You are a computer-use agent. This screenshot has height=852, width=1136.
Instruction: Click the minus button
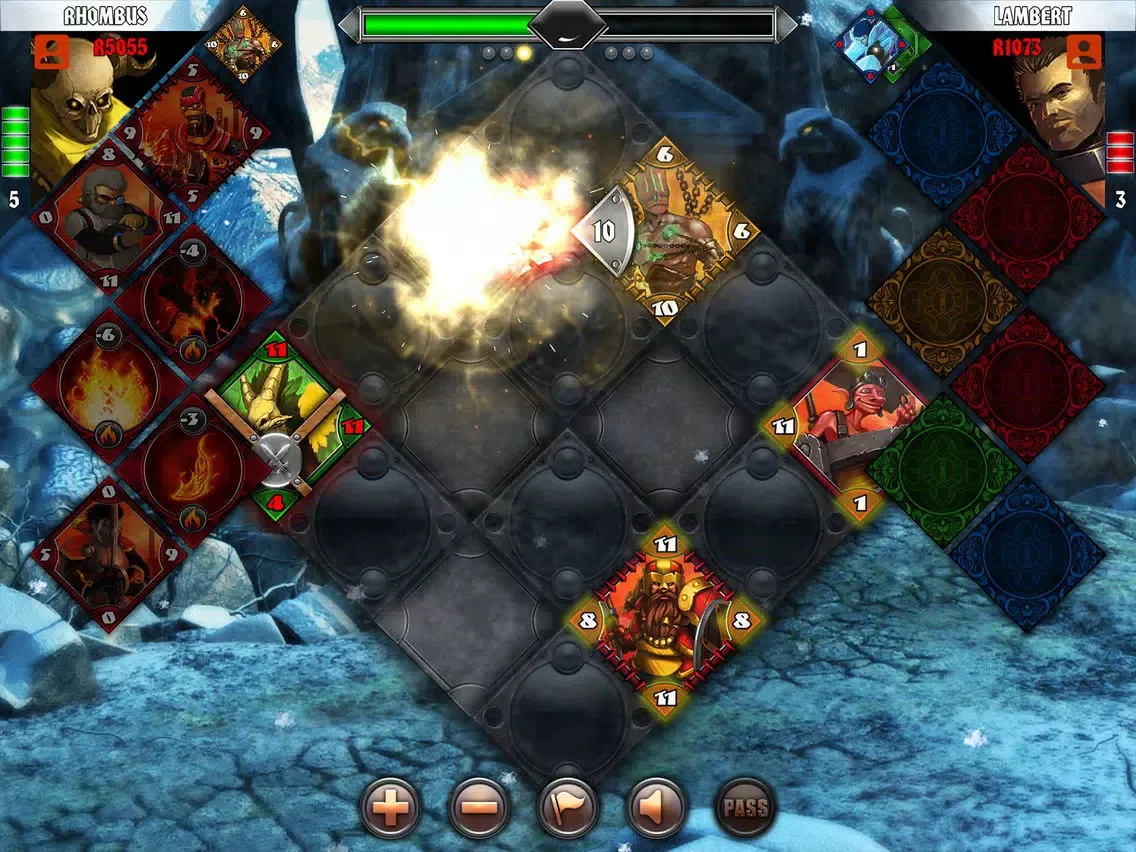(x=479, y=808)
